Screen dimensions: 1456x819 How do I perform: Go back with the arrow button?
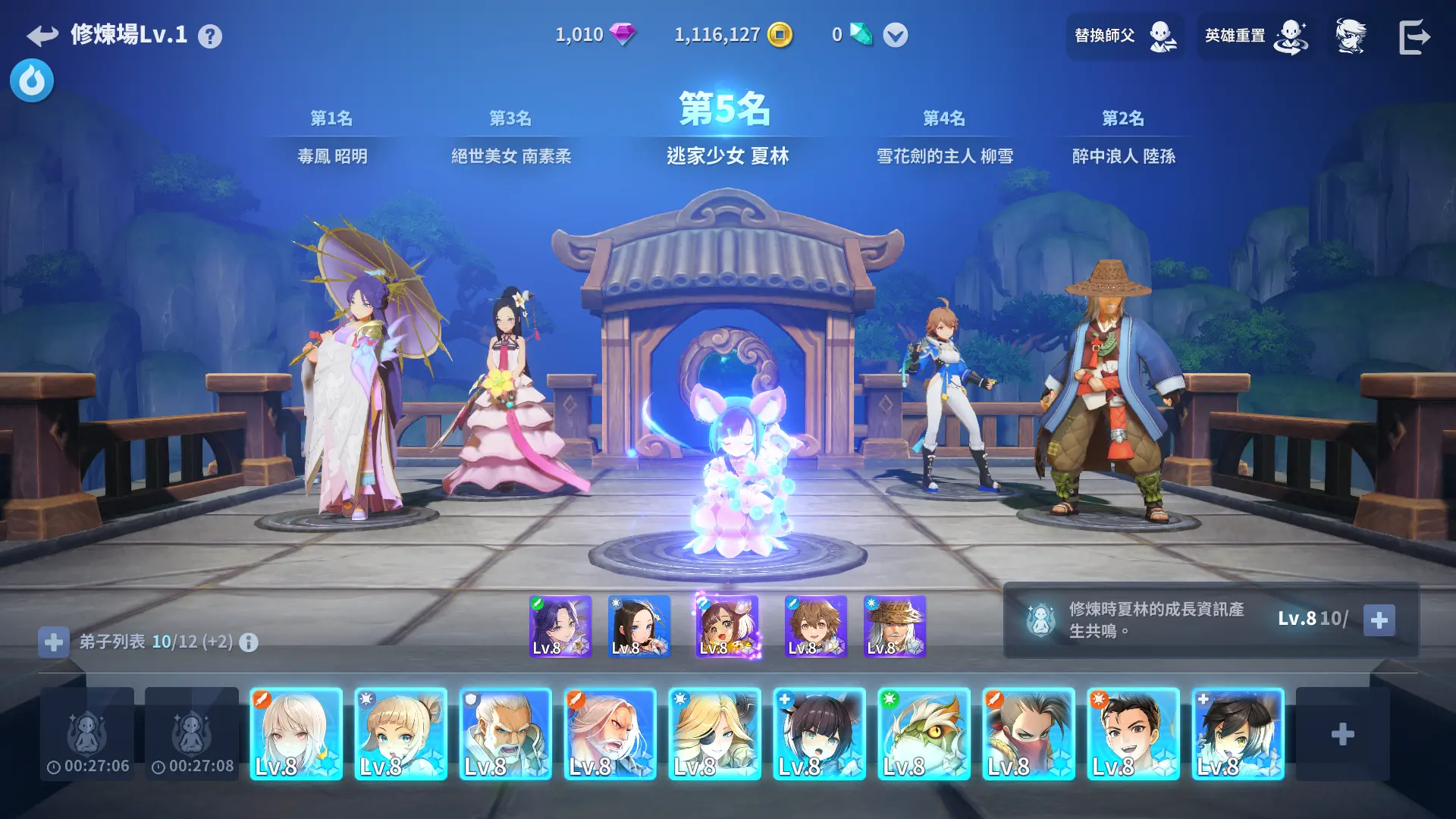(42, 36)
